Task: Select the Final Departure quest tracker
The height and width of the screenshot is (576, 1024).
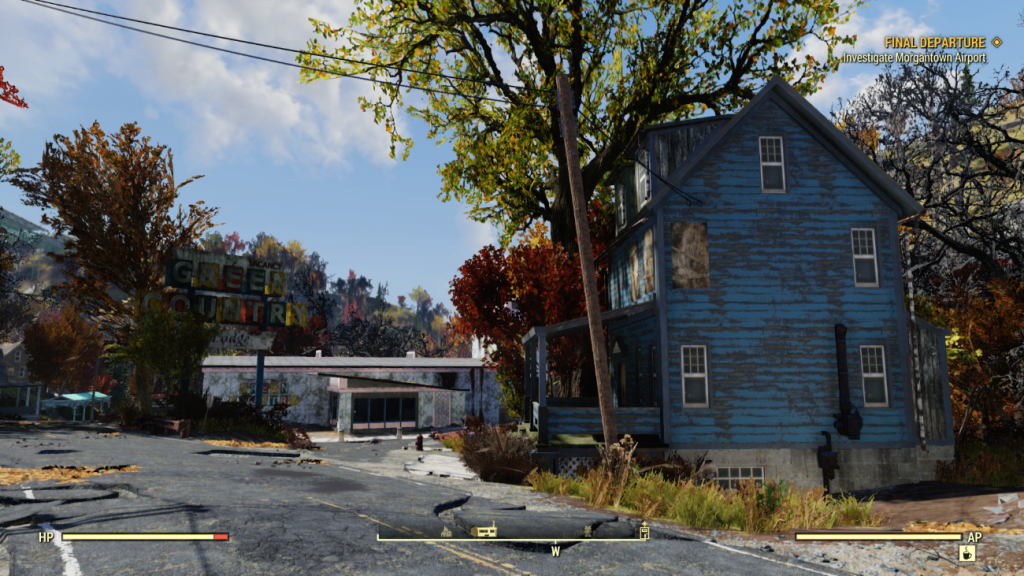Action: click(935, 43)
